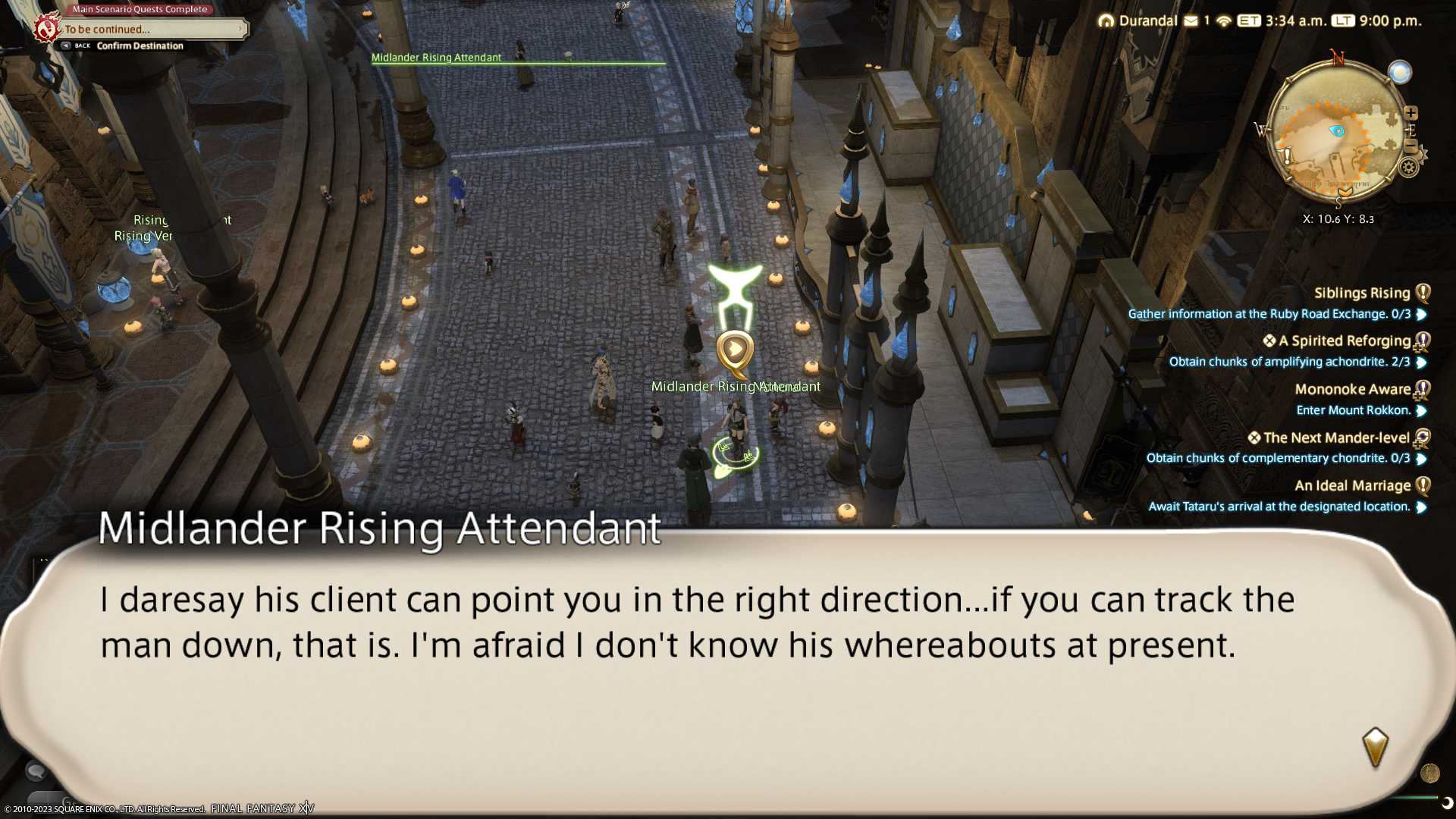
Task: Zoom in the minimap with the plus button
Action: pos(1410,113)
